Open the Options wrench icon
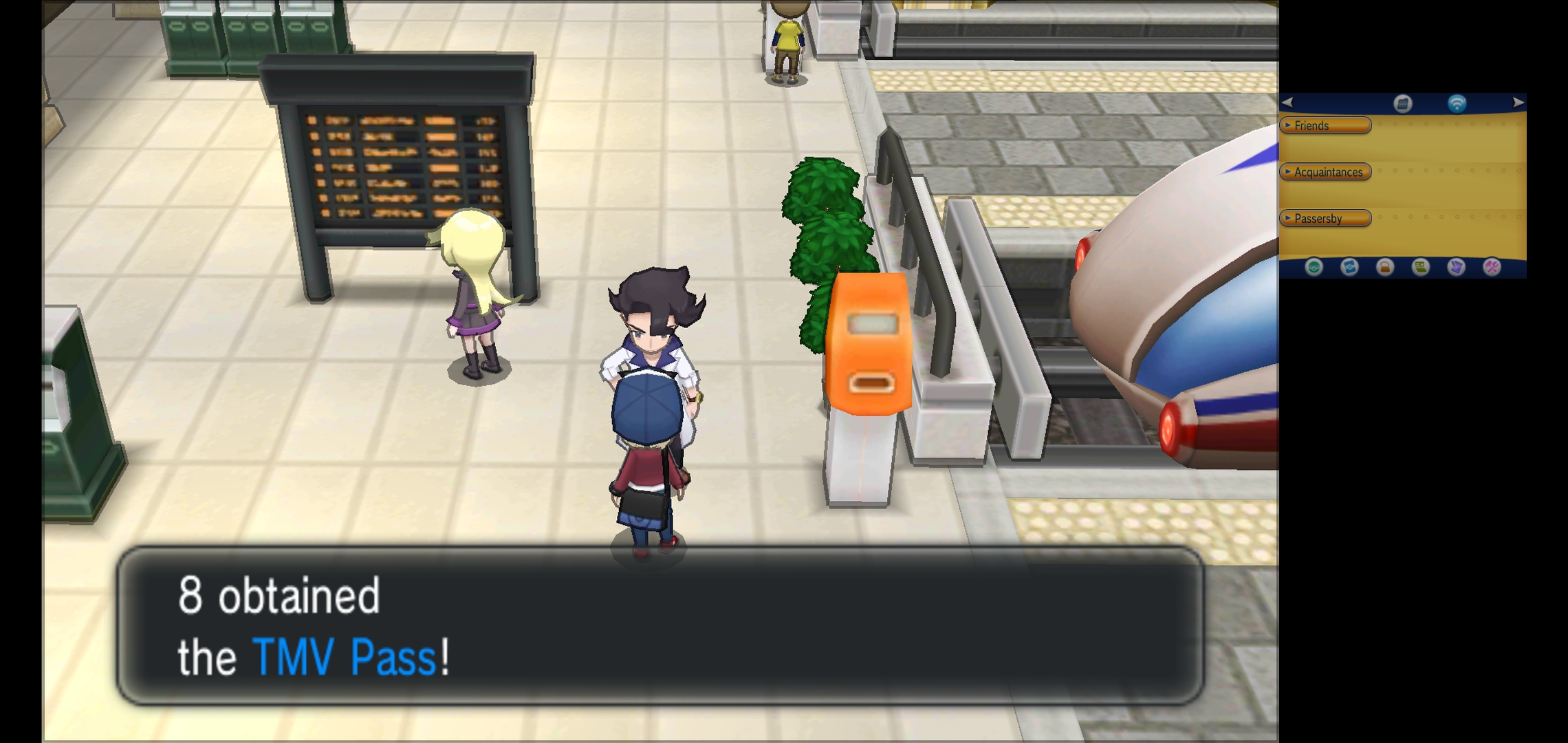Image resolution: width=1568 pixels, height=743 pixels. pos(1492,267)
